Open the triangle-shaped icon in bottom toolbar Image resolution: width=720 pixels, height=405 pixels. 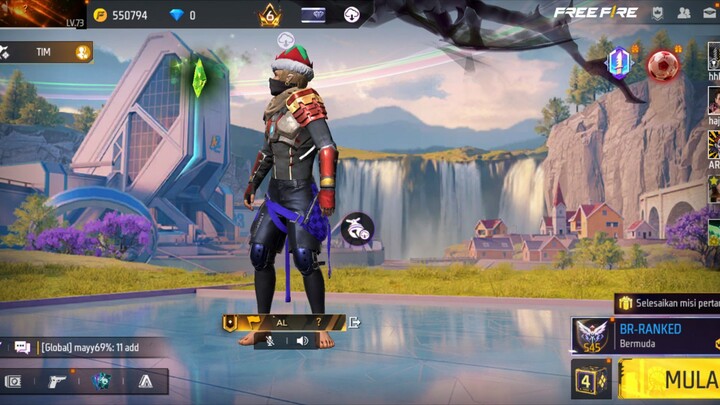pos(146,381)
